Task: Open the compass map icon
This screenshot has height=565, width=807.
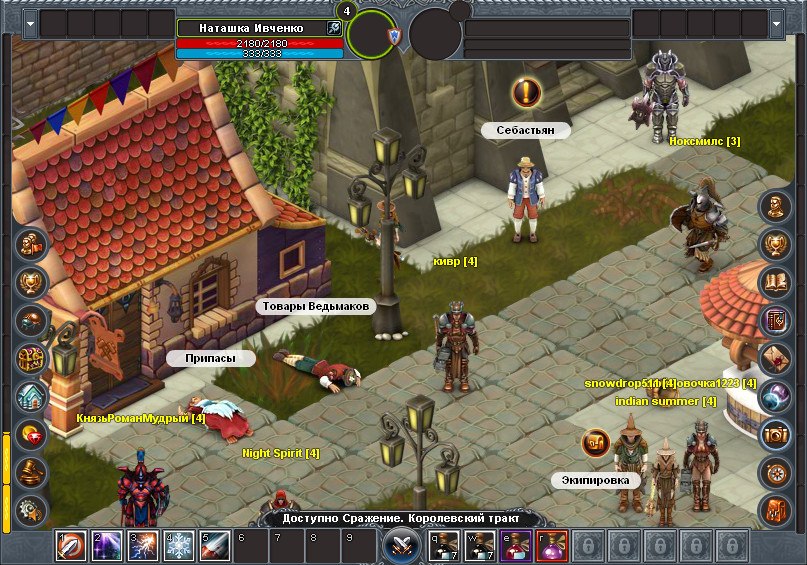Action: tap(775, 472)
